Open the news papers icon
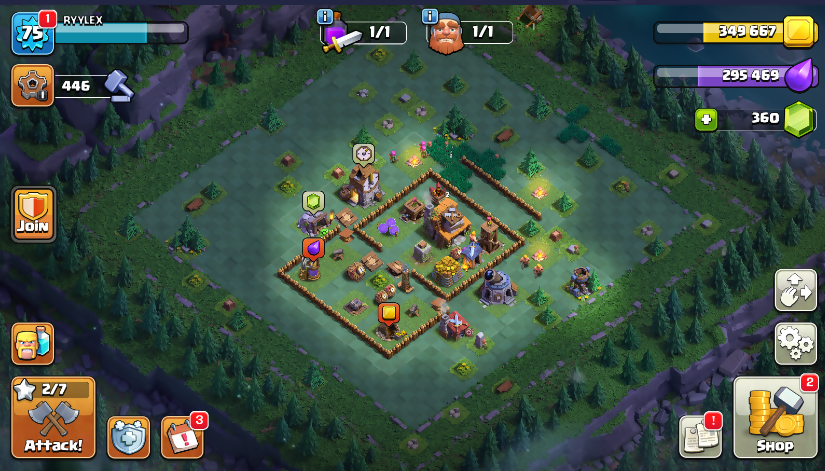Screen dimensions: 825x471 [x=700, y=436]
